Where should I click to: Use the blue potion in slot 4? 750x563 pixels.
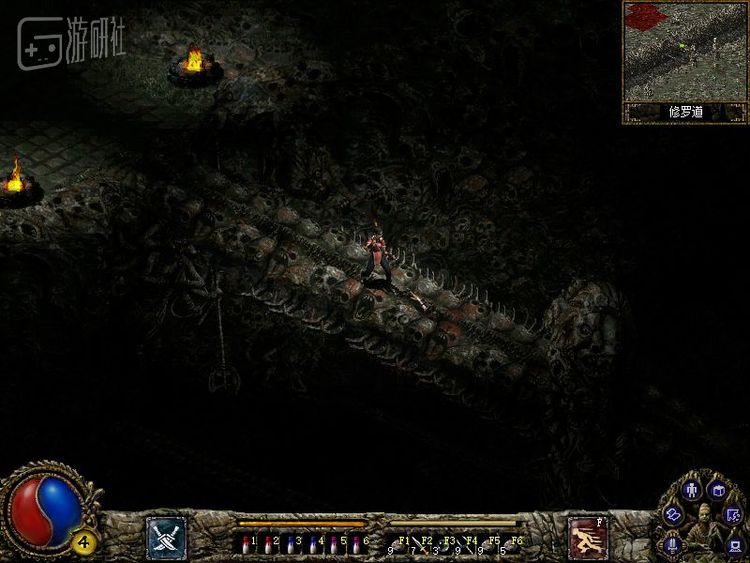coord(312,545)
